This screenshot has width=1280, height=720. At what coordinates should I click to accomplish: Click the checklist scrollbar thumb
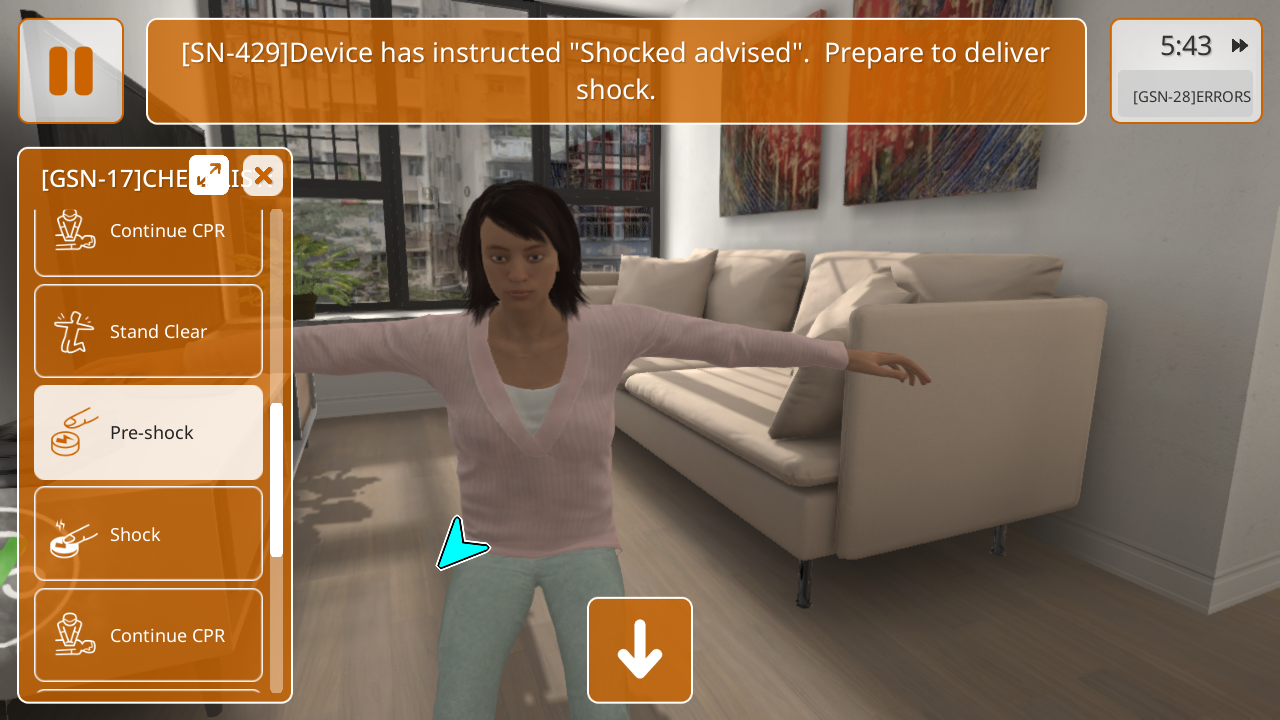click(x=276, y=480)
